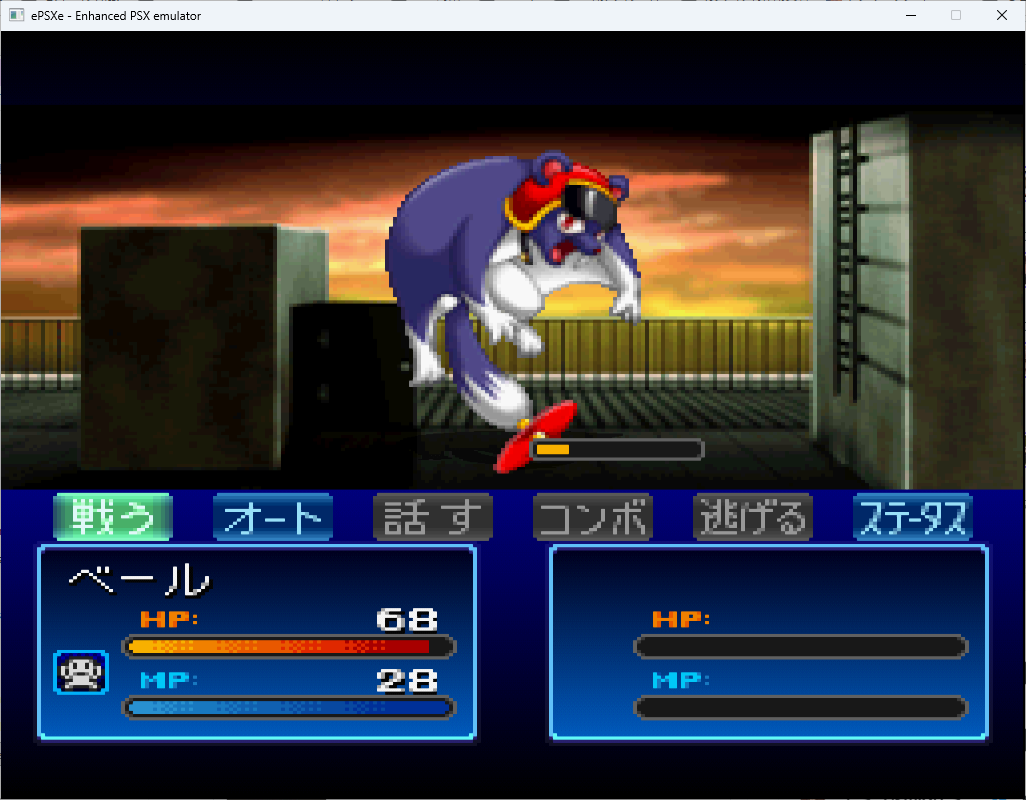Choose the 逃げる (Escape) command

(x=752, y=518)
